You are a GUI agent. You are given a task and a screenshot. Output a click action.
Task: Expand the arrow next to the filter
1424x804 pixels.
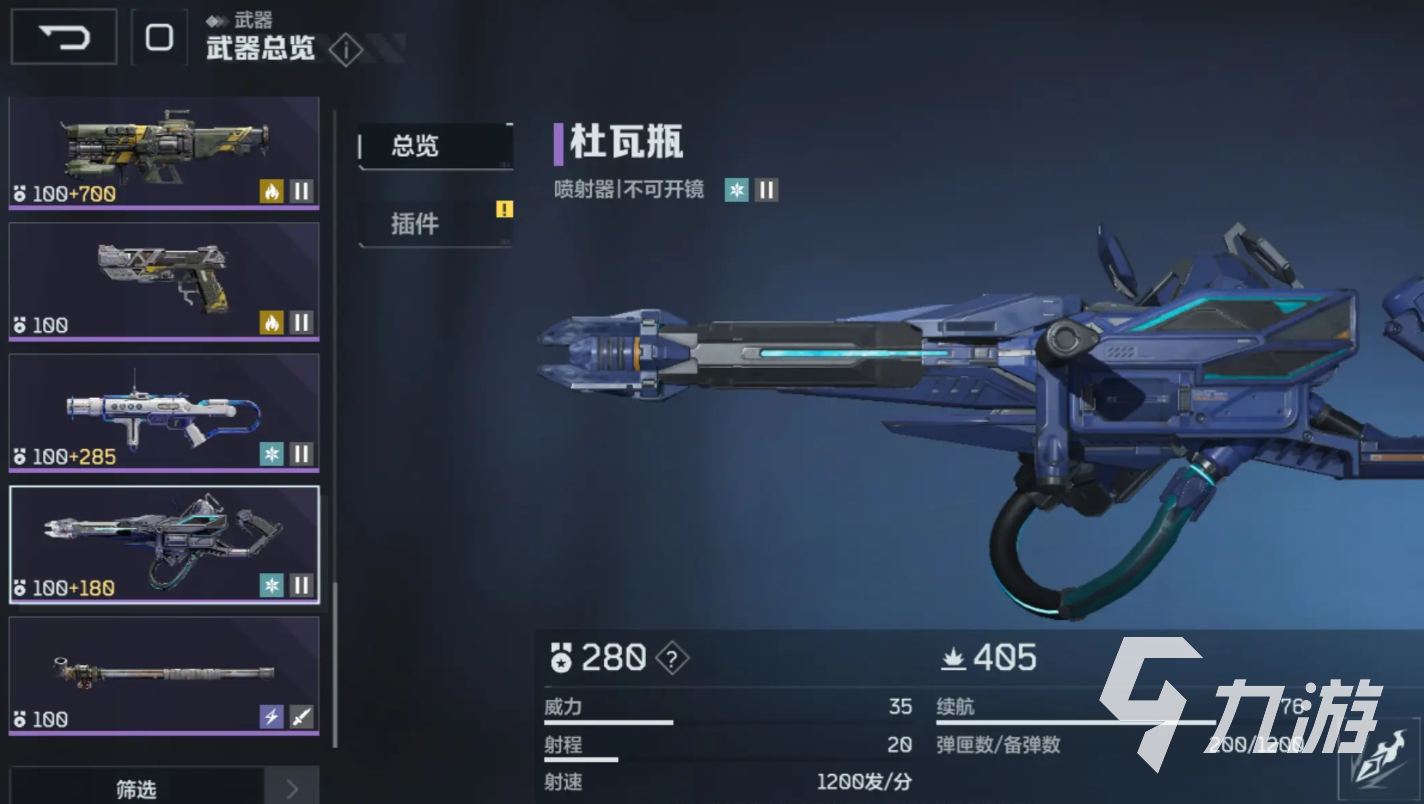click(292, 789)
